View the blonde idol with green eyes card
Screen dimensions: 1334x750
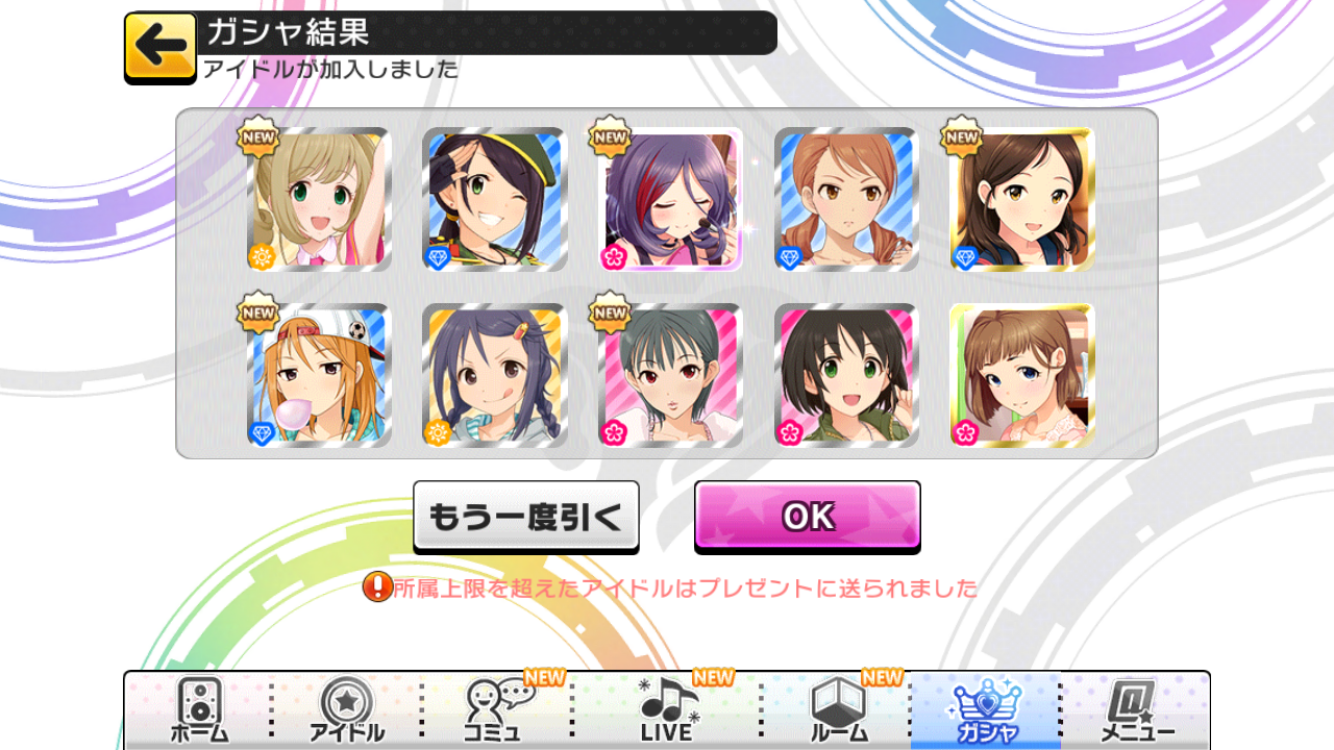tap(318, 200)
